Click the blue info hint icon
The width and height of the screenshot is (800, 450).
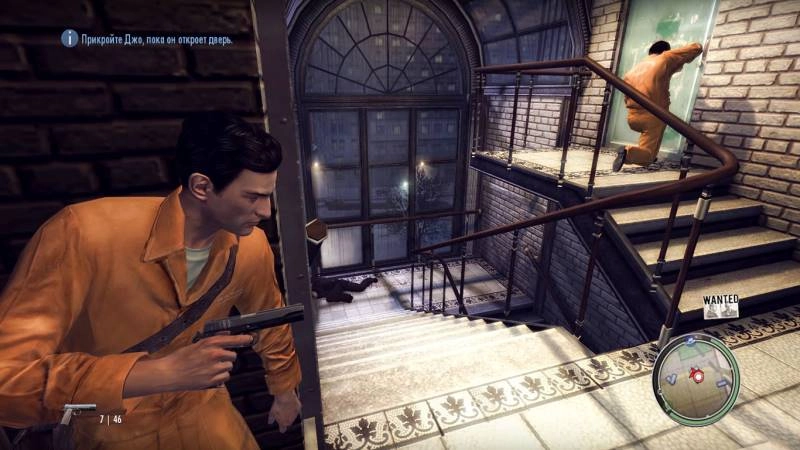coord(69,38)
